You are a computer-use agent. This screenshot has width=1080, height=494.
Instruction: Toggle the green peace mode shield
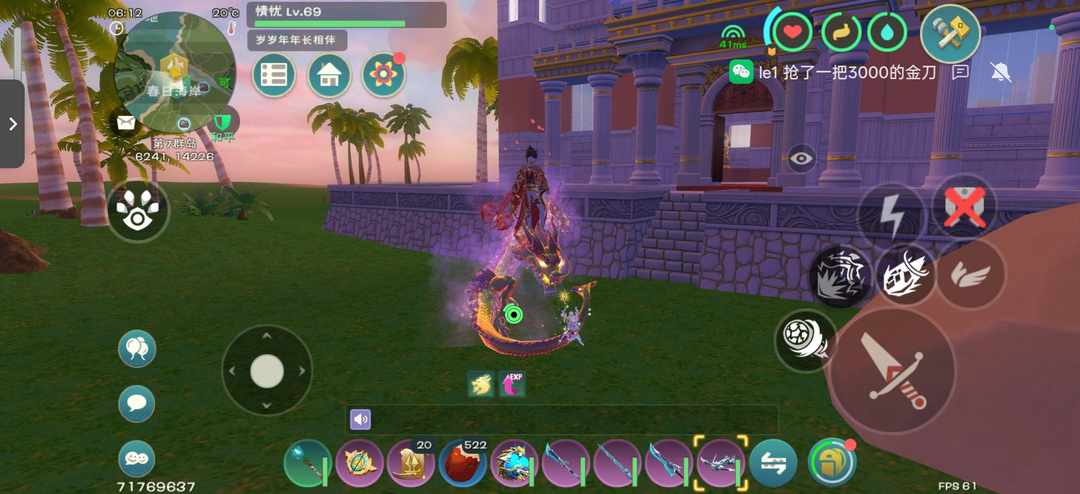point(222,122)
